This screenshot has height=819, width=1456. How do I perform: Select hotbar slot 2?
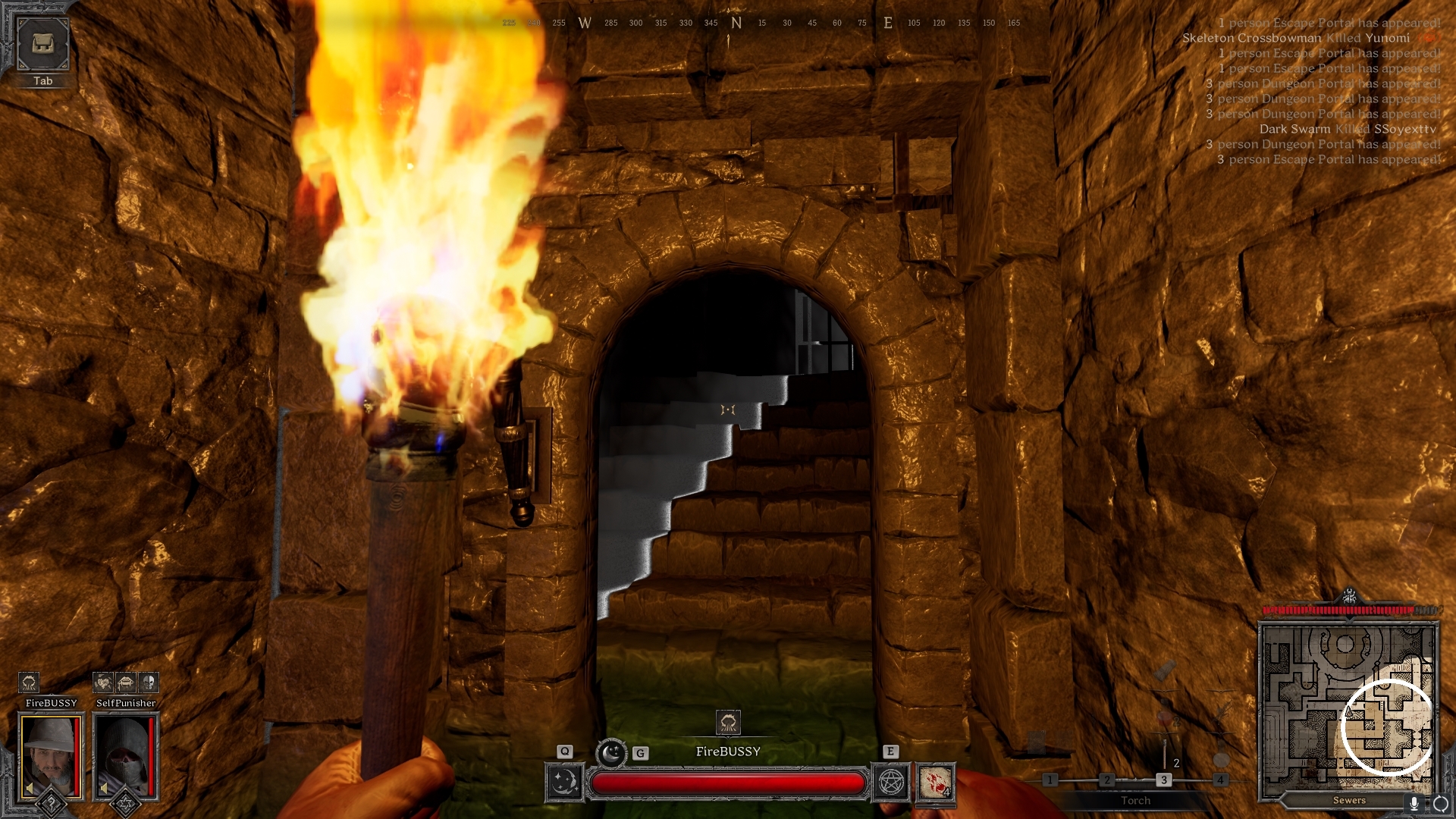(x=1107, y=779)
